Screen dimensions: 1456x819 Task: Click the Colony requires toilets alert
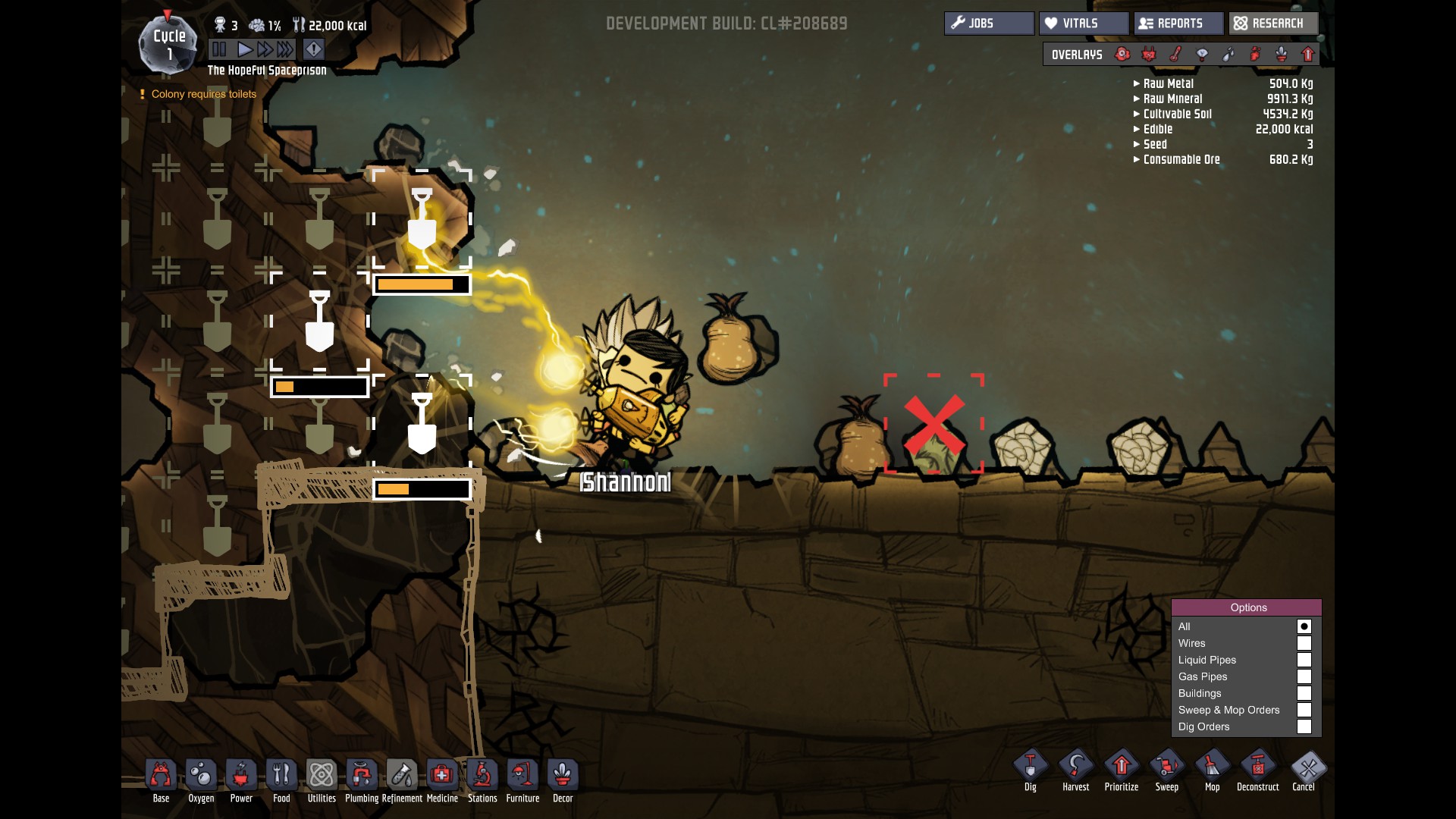click(203, 94)
